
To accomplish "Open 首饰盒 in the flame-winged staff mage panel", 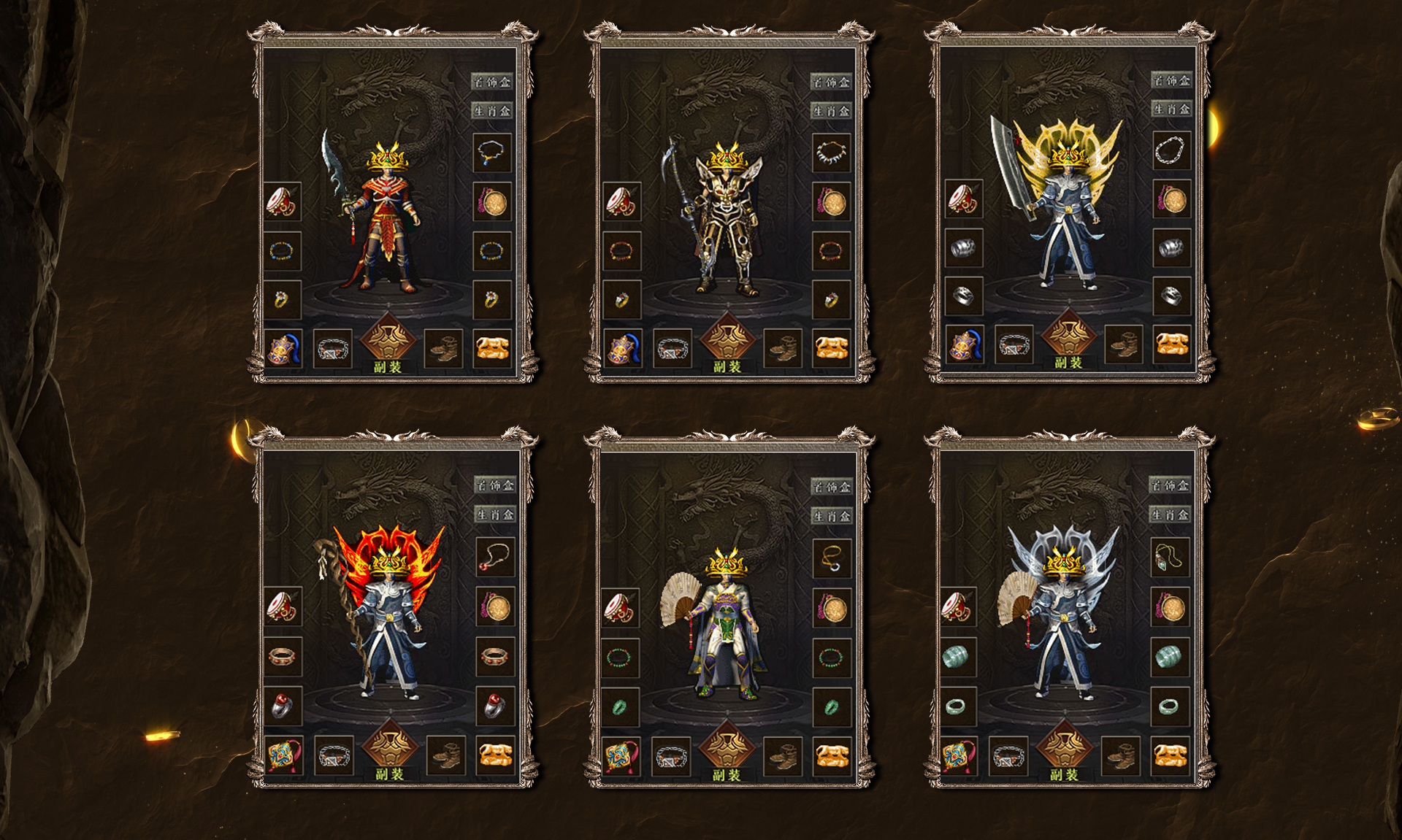I will (x=495, y=485).
